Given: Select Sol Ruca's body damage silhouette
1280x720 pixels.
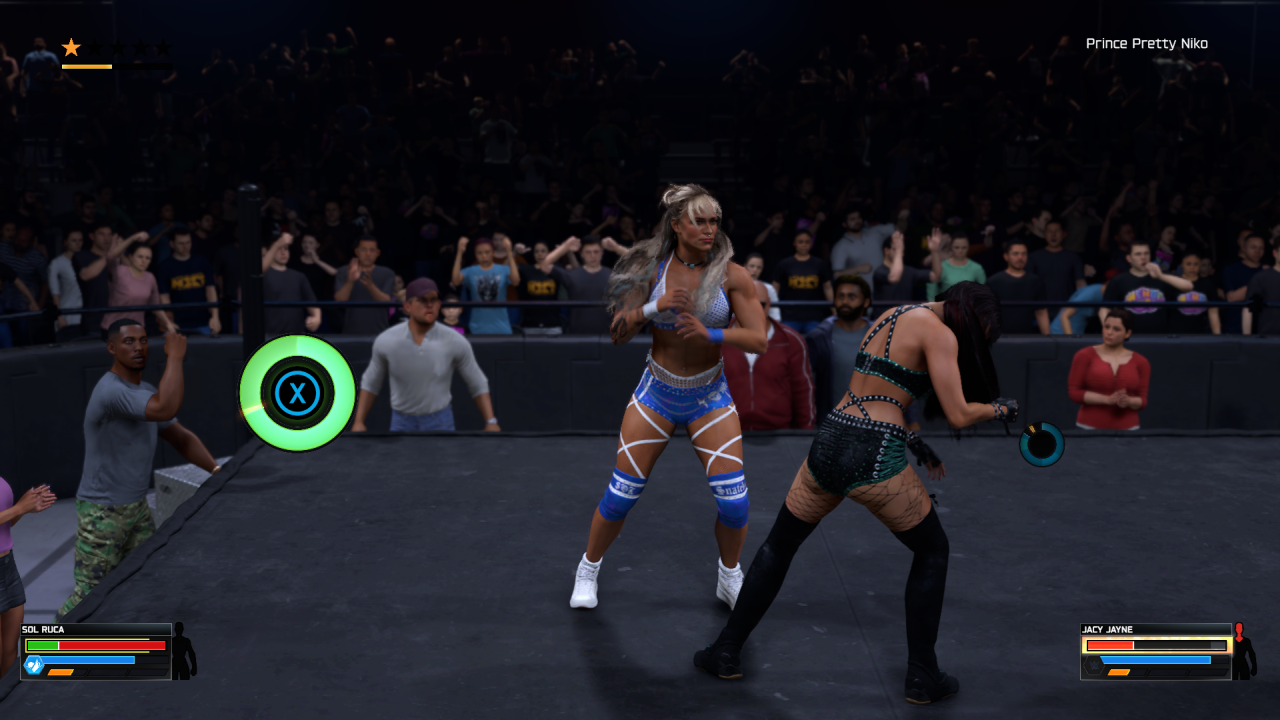Looking at the screenshot, I should tap(183, 651).
